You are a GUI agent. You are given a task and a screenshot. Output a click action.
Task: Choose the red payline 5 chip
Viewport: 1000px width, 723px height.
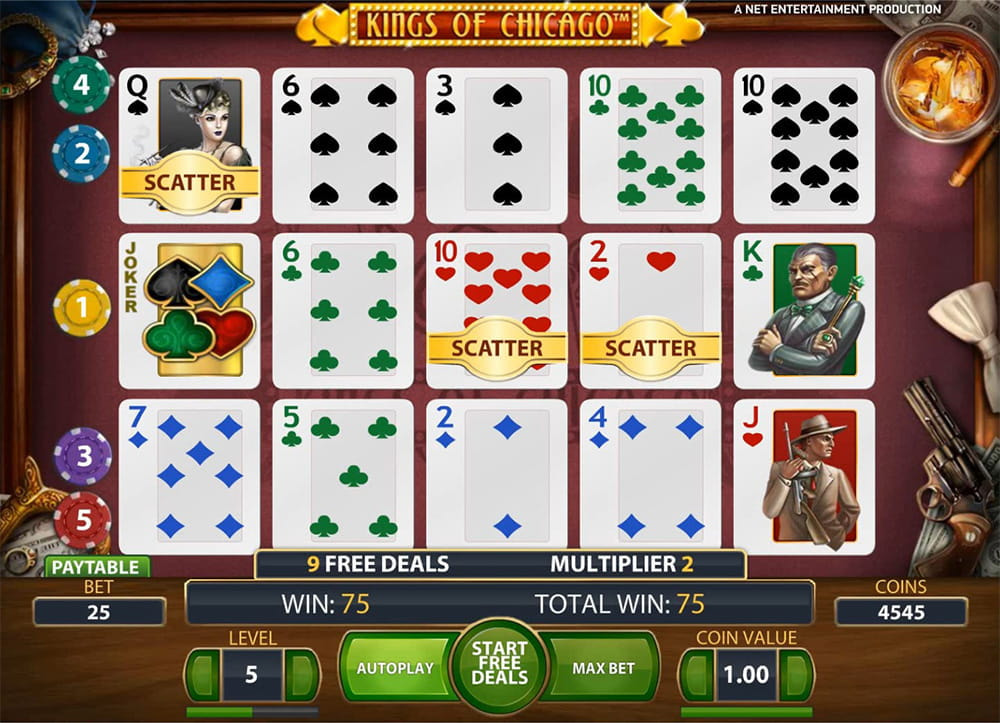pos(82,520)
